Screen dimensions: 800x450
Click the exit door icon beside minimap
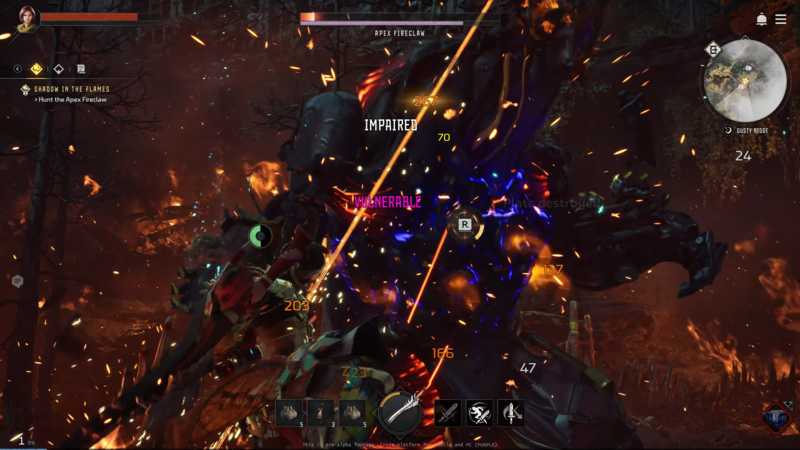pos(713,49)
